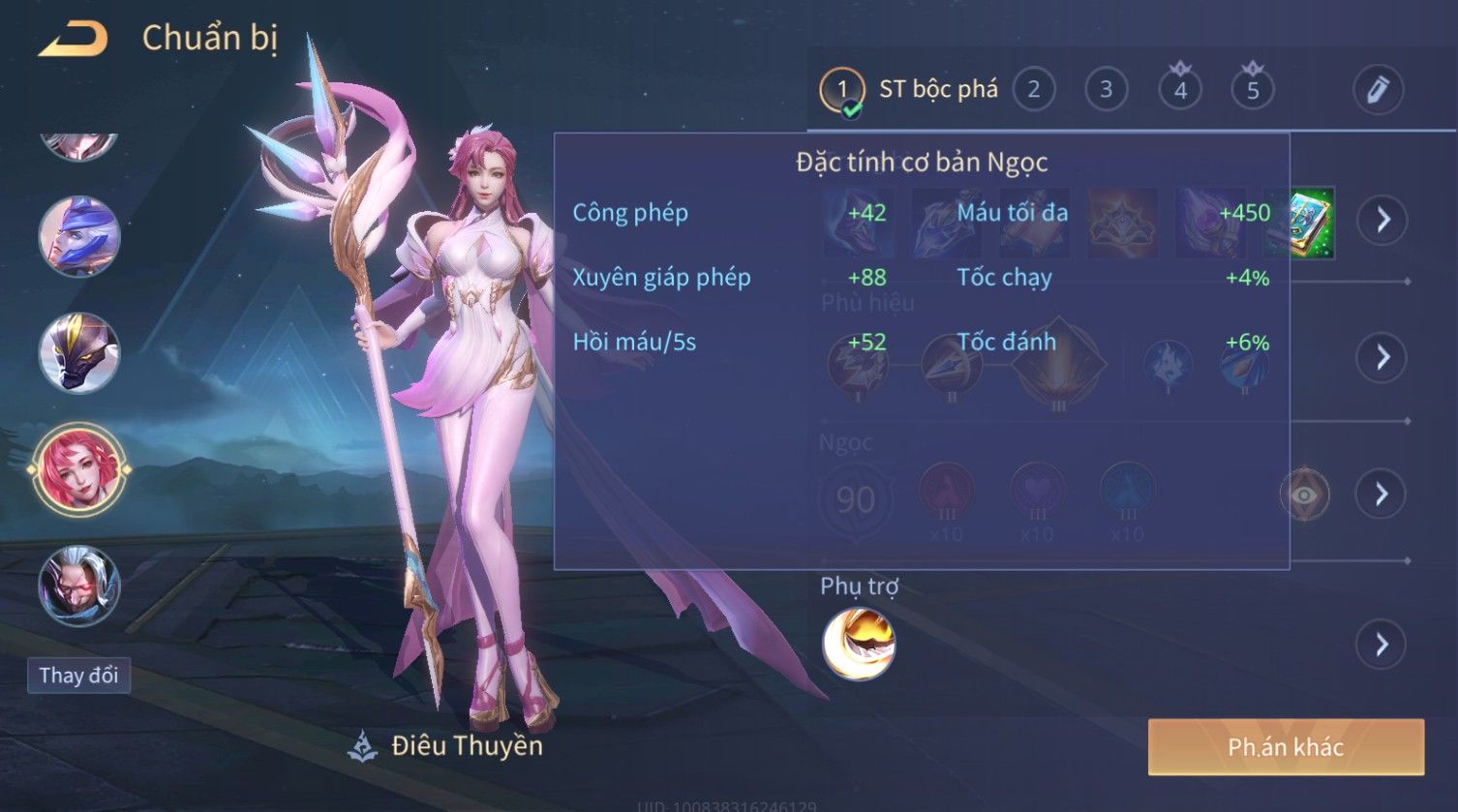Switch to loadout preset 3
Screen dimensions: 1458x812
pos(1106,90)
